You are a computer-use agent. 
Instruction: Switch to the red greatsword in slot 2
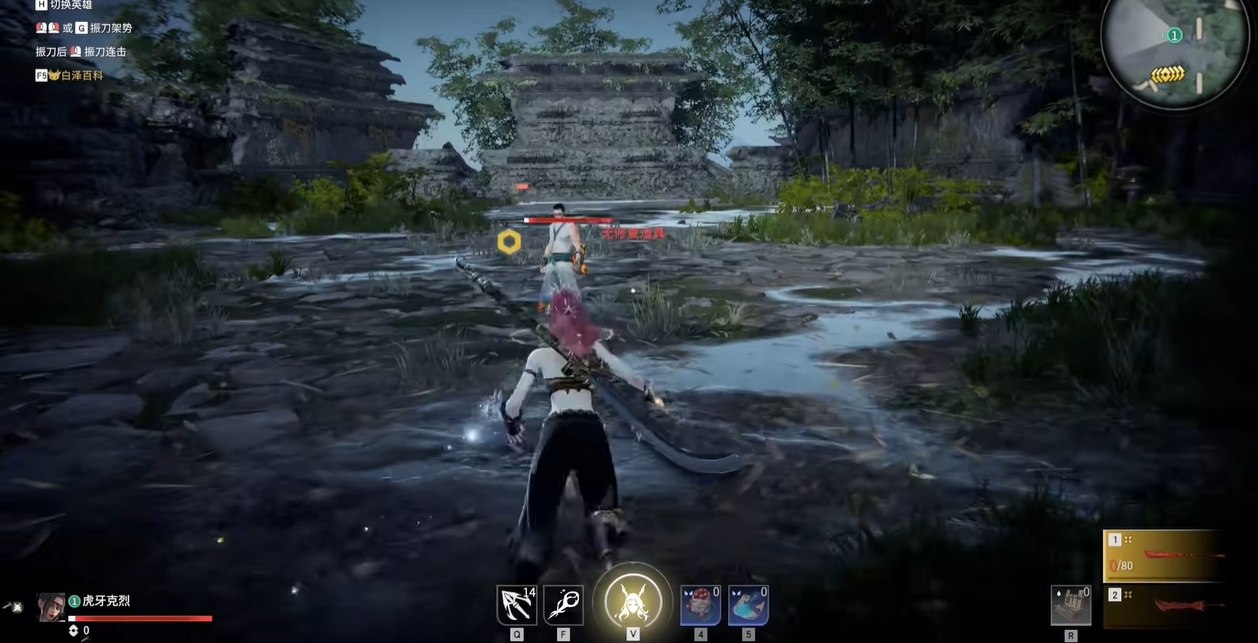1180,604
